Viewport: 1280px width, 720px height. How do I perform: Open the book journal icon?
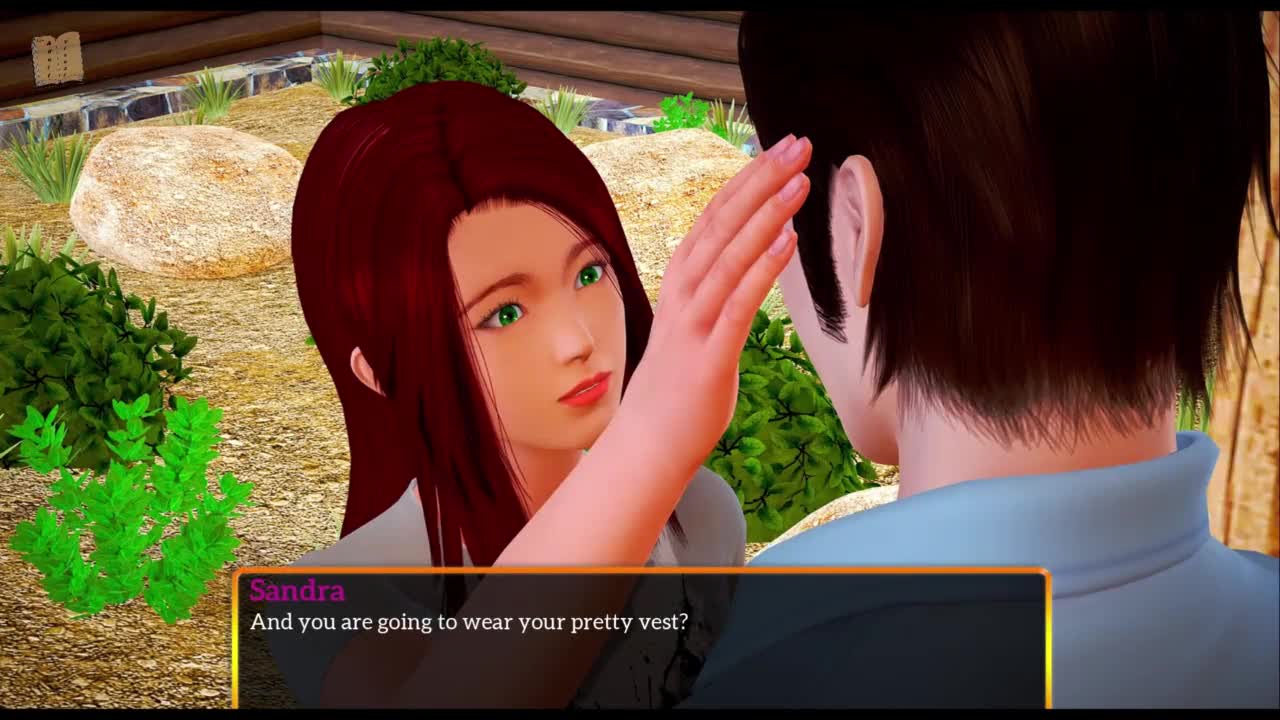point(57,59)
